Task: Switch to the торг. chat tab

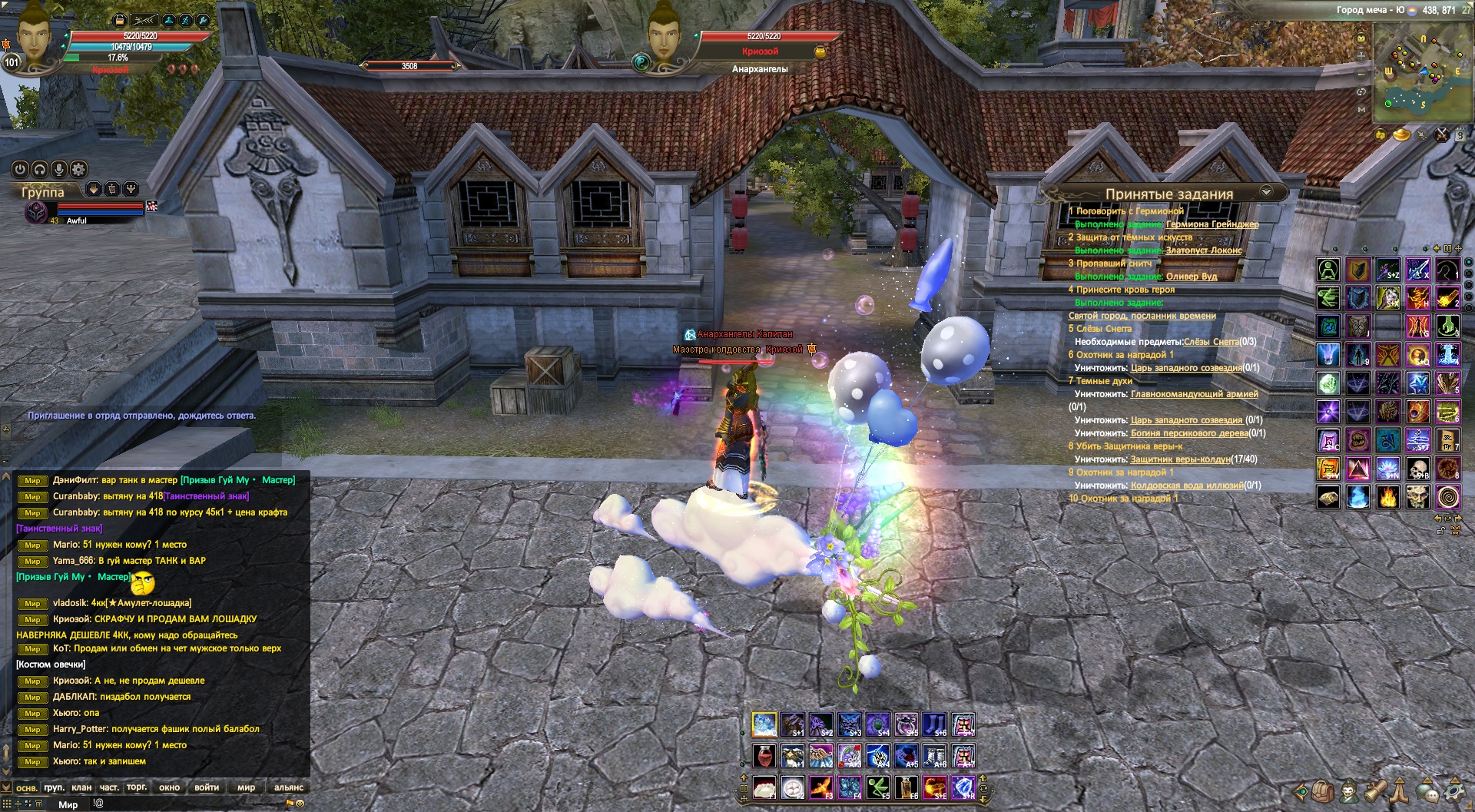Action: click(137, 787)
